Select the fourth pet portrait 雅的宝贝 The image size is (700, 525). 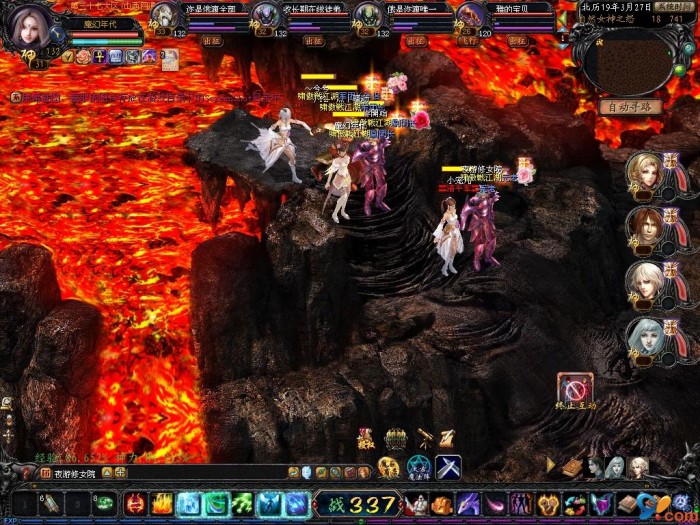coord(472,15)
